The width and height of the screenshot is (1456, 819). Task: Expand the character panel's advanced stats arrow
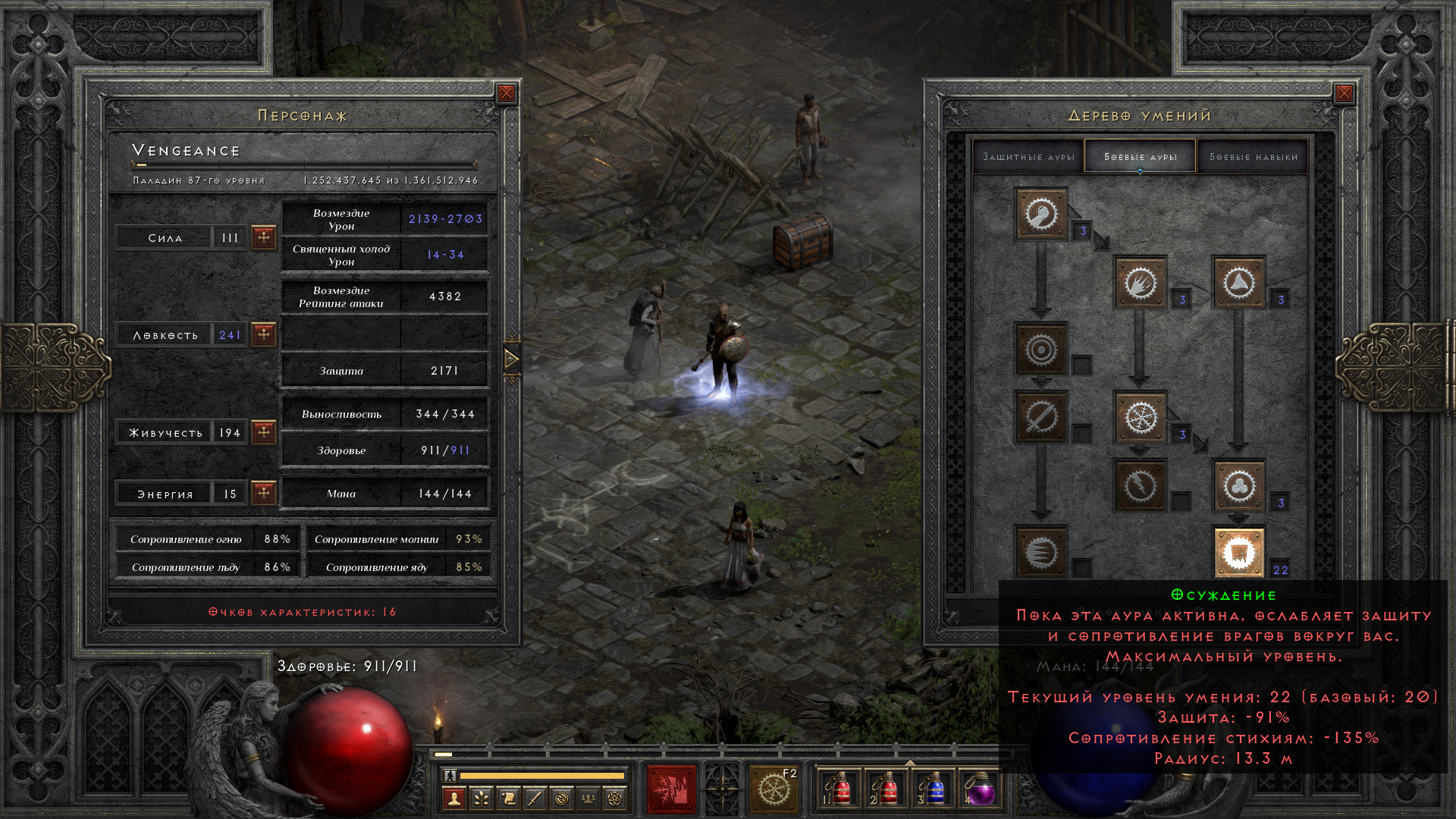coord(512,359)
